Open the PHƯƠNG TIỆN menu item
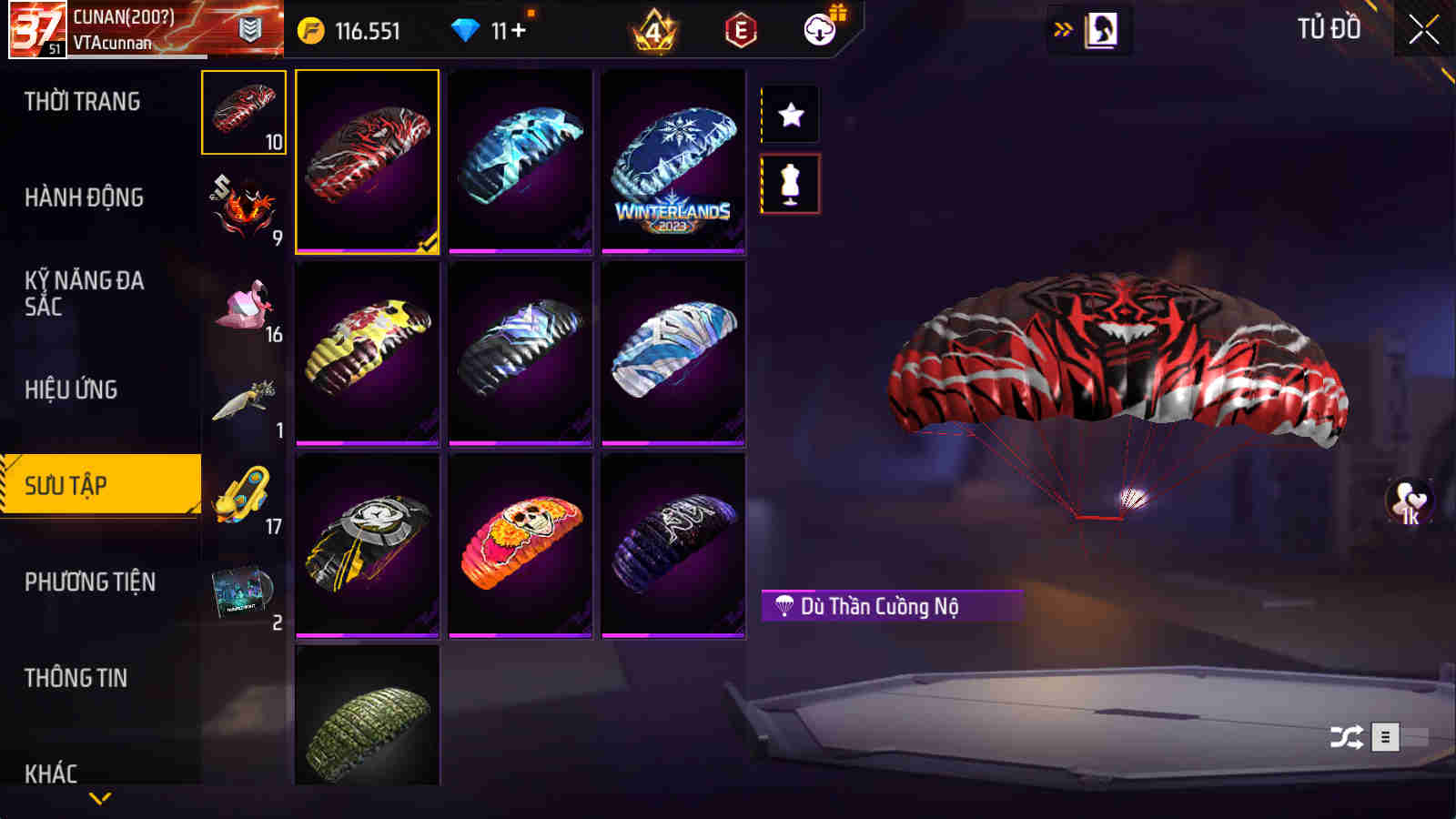1456x819 pixels. pyautogui.click(x=89, y=580)
